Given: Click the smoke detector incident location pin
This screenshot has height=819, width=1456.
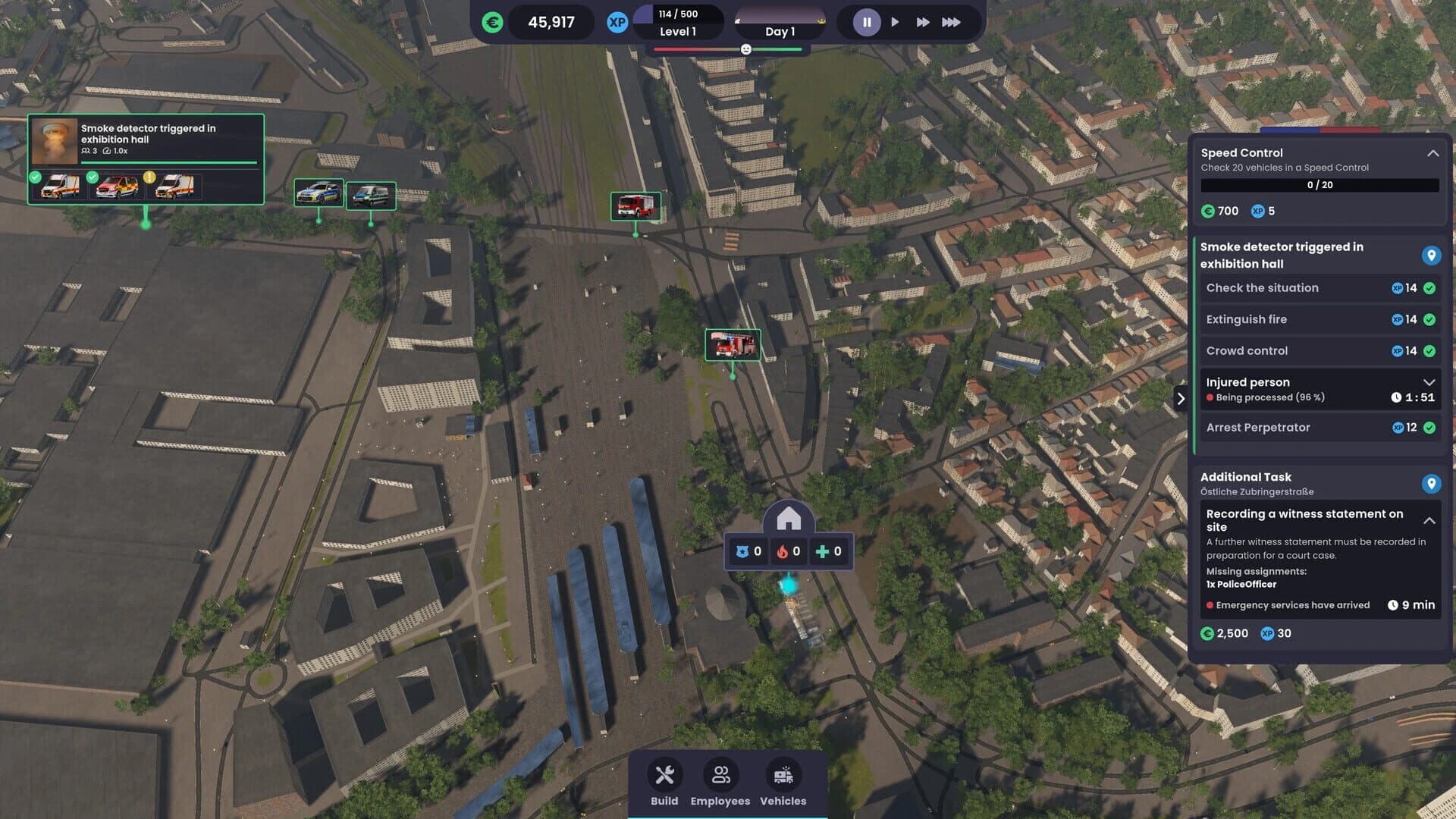Looking at the screenshot, I should (x=1431, y=256).
